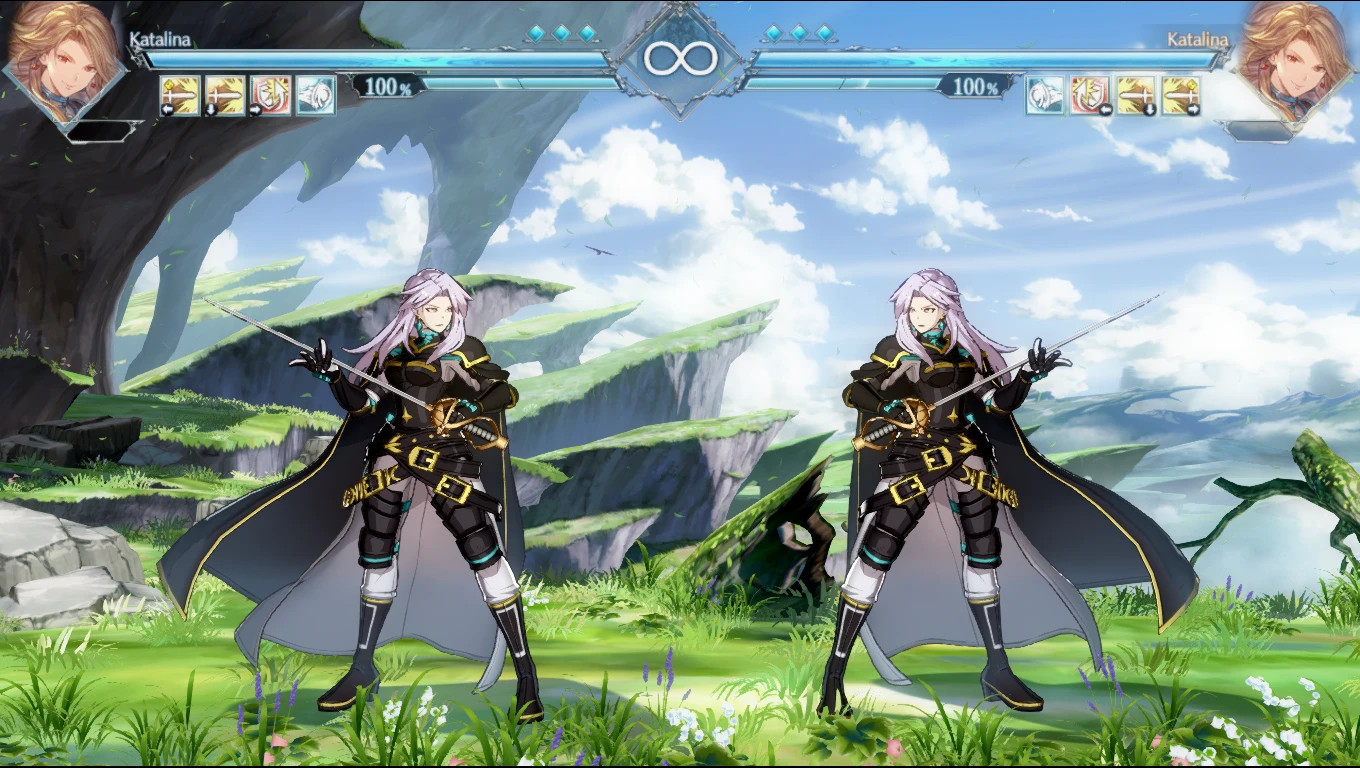This screenshot has height=768, width=1360.
Task: Select Player 2's ice-blue skill icon
Action: [x=1044, y=95]
